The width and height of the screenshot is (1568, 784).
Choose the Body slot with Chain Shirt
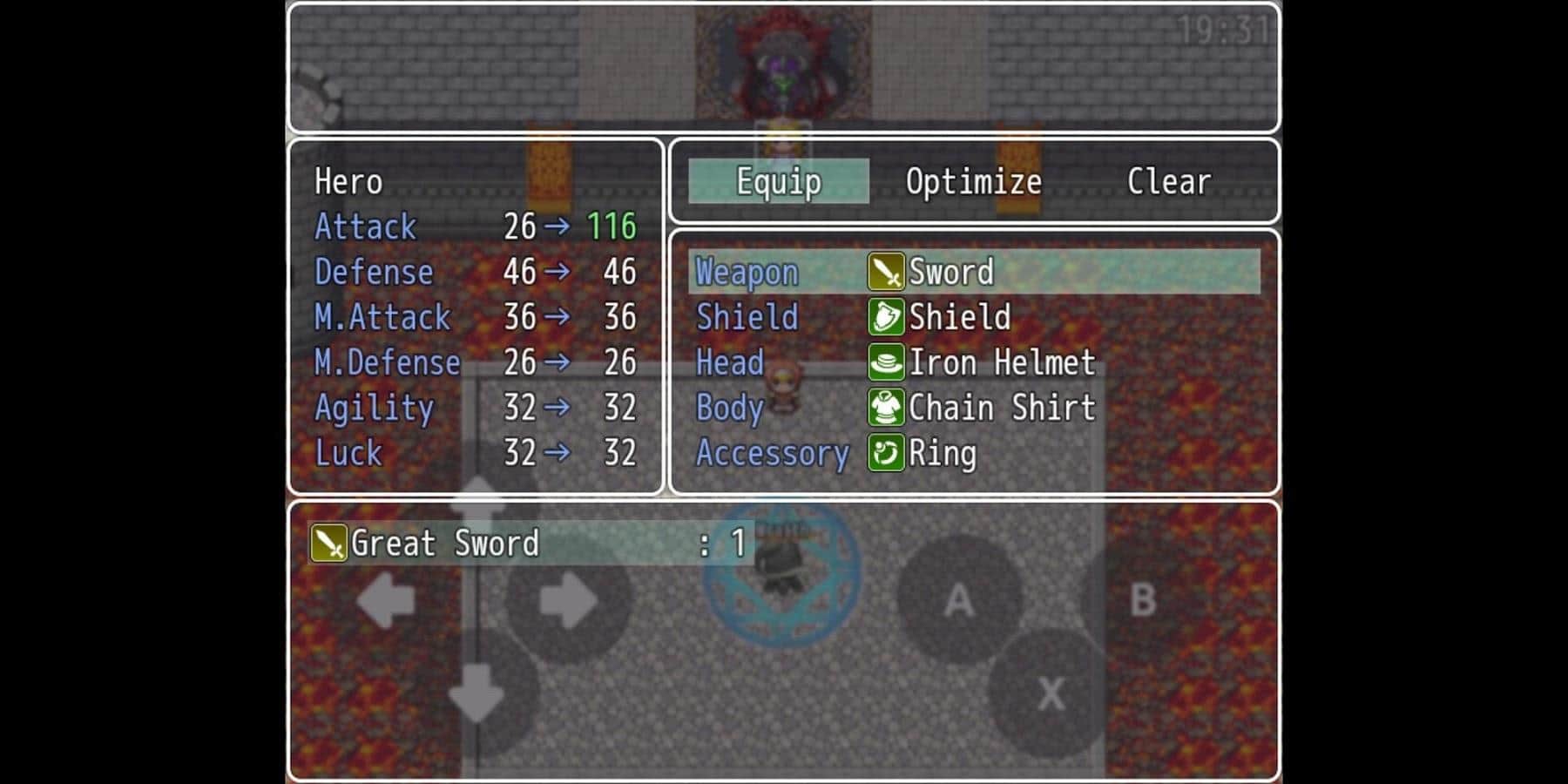974,408
